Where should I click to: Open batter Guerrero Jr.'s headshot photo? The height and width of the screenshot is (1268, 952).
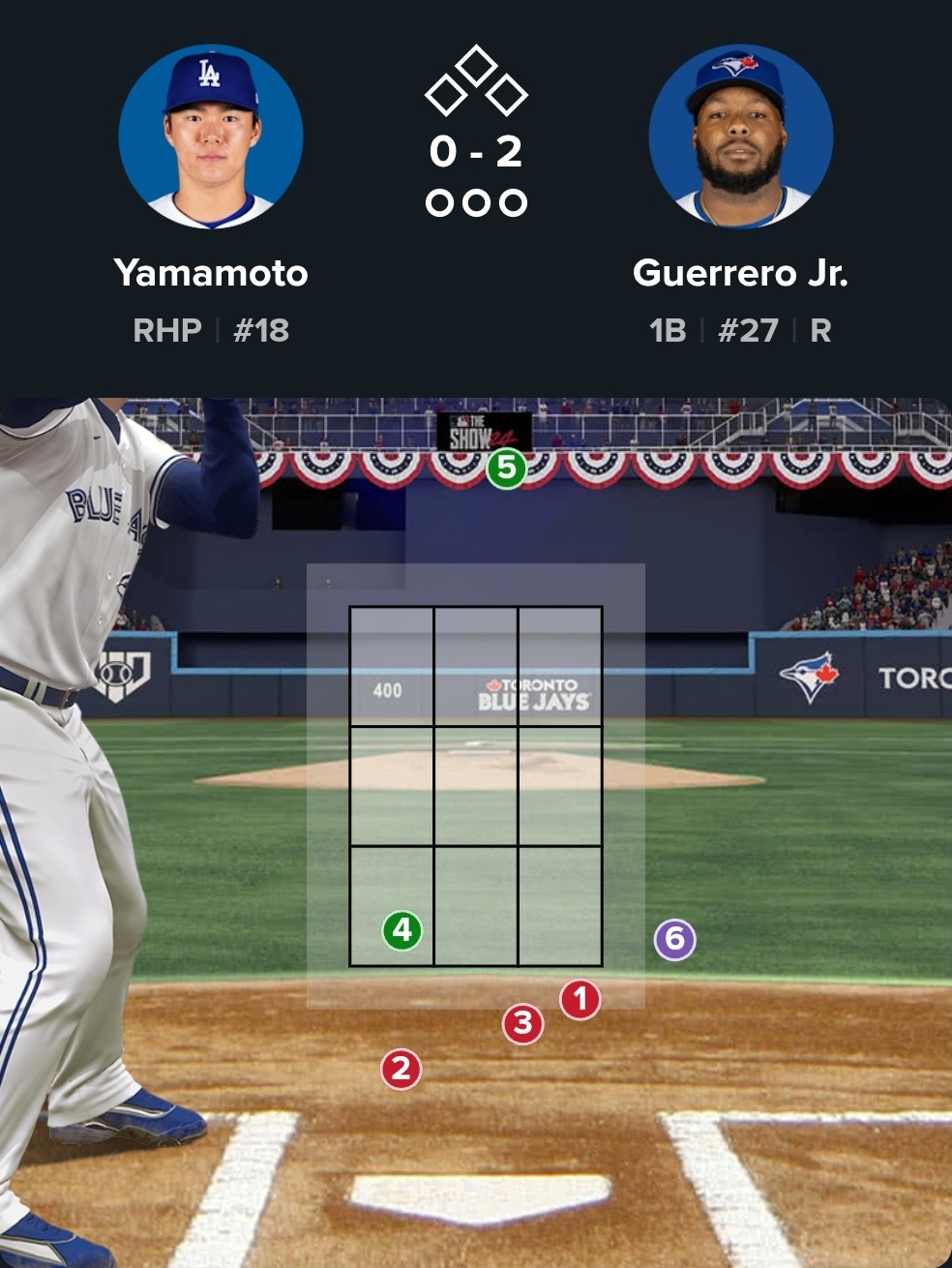[x=740, y=136]
